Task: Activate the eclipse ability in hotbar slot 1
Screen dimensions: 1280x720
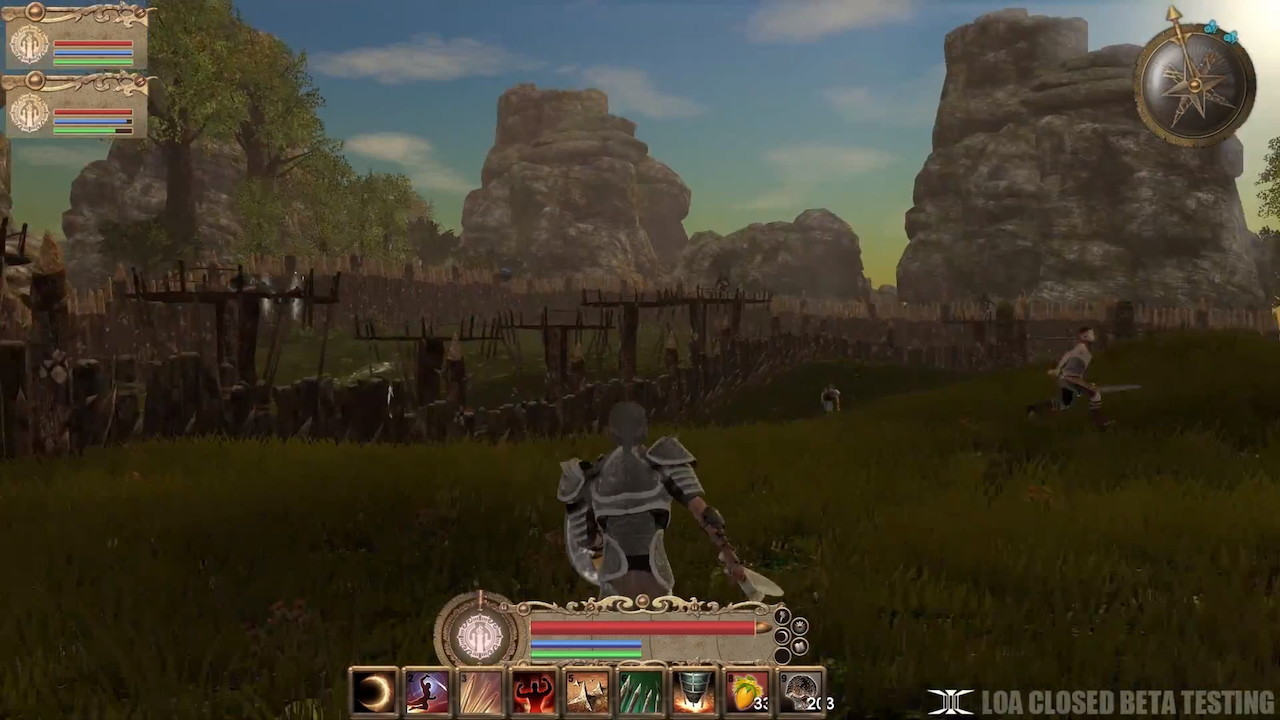Action: click(373, 690)
